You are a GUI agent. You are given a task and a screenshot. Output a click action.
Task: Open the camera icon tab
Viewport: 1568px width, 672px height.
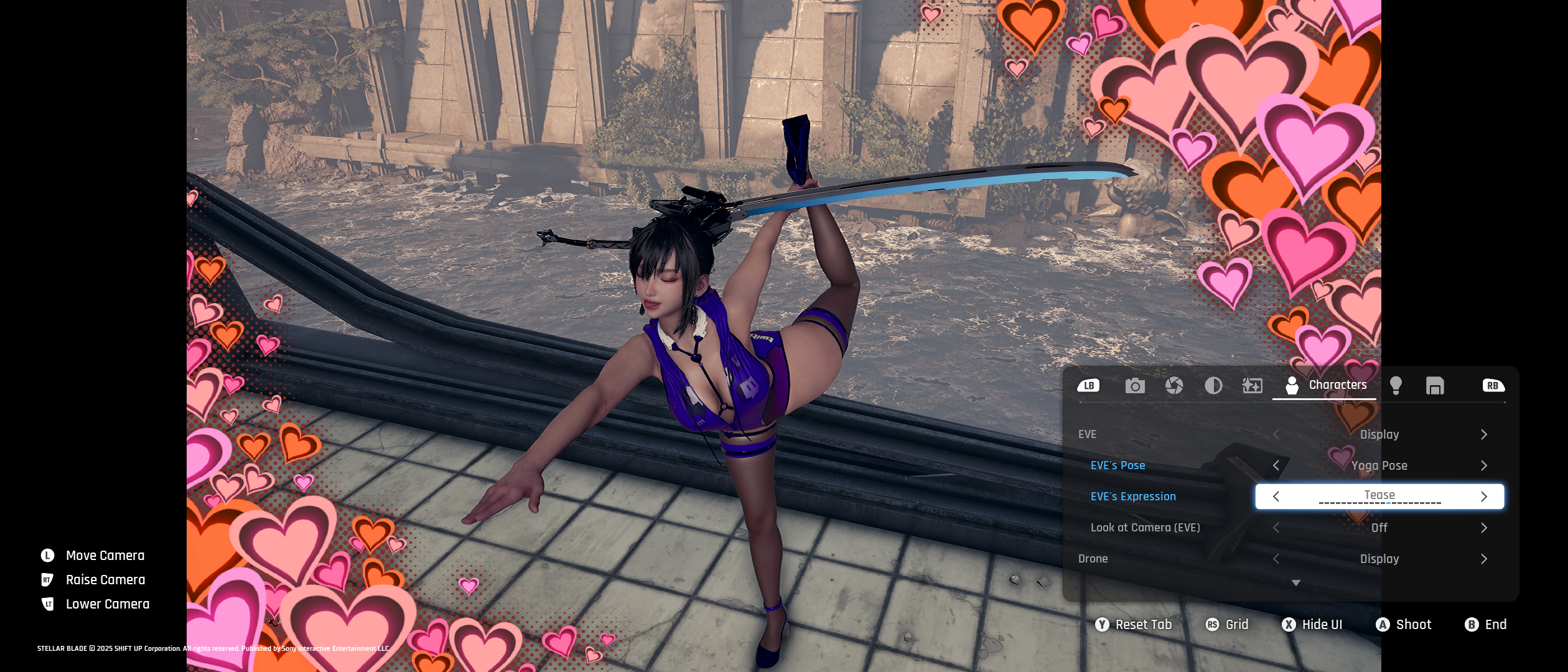tap(1135, 386)
